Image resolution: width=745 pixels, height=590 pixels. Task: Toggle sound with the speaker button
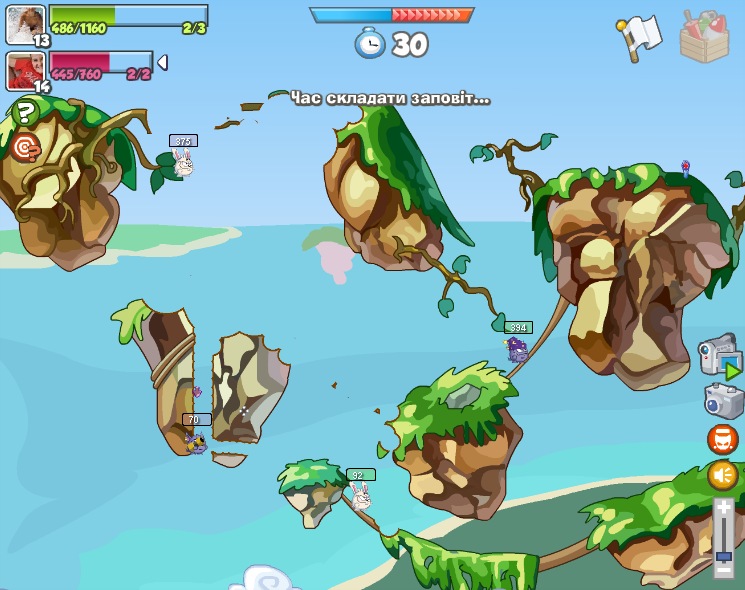pyautogui.click(x=722, y=474)
